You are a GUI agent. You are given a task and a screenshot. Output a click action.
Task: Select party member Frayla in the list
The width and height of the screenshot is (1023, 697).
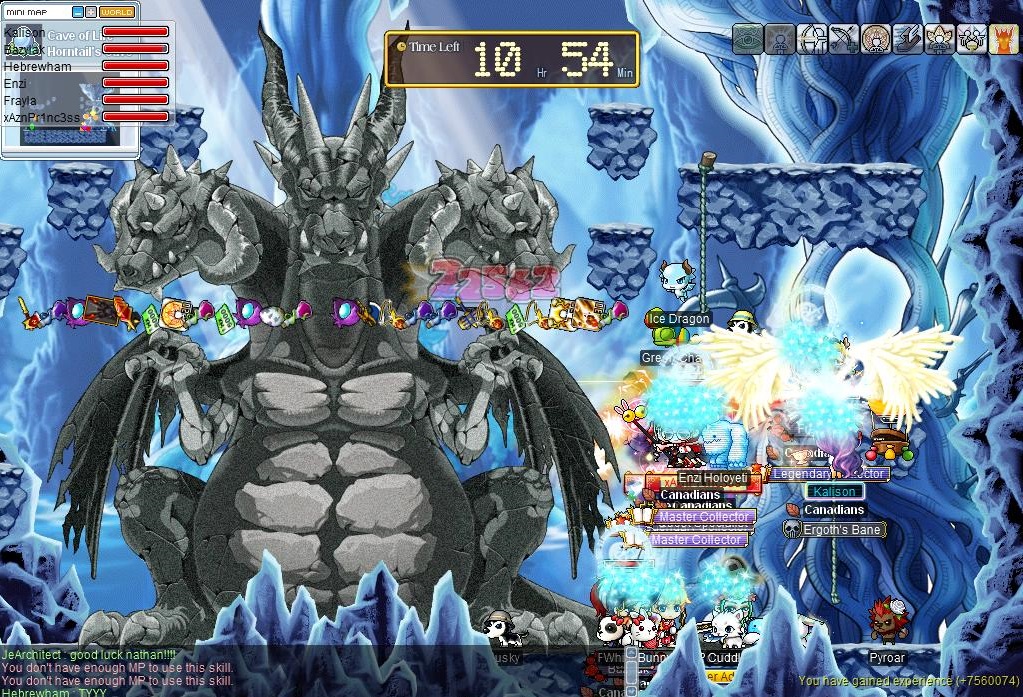tap(20, 100)
